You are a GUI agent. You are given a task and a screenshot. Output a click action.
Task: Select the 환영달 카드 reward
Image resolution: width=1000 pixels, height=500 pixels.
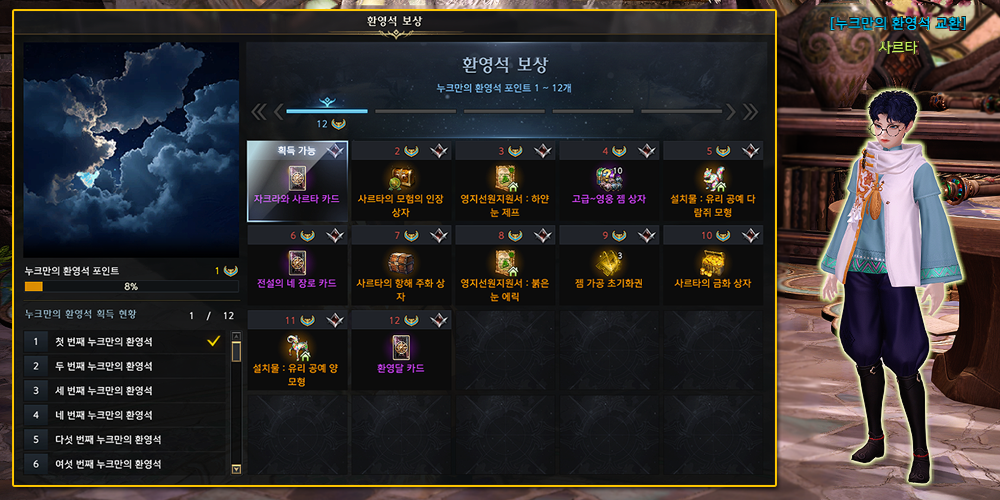(x=400, y=350)
